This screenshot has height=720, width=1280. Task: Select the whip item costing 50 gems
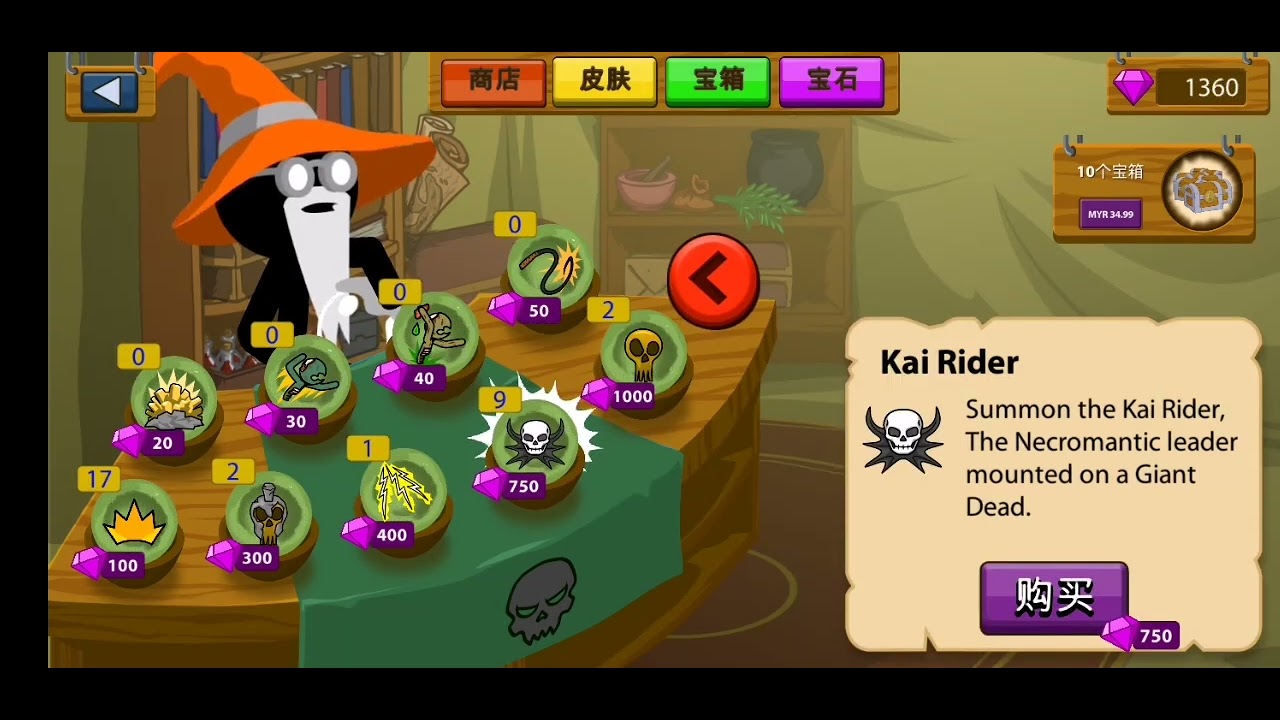(x=549, y=267)
